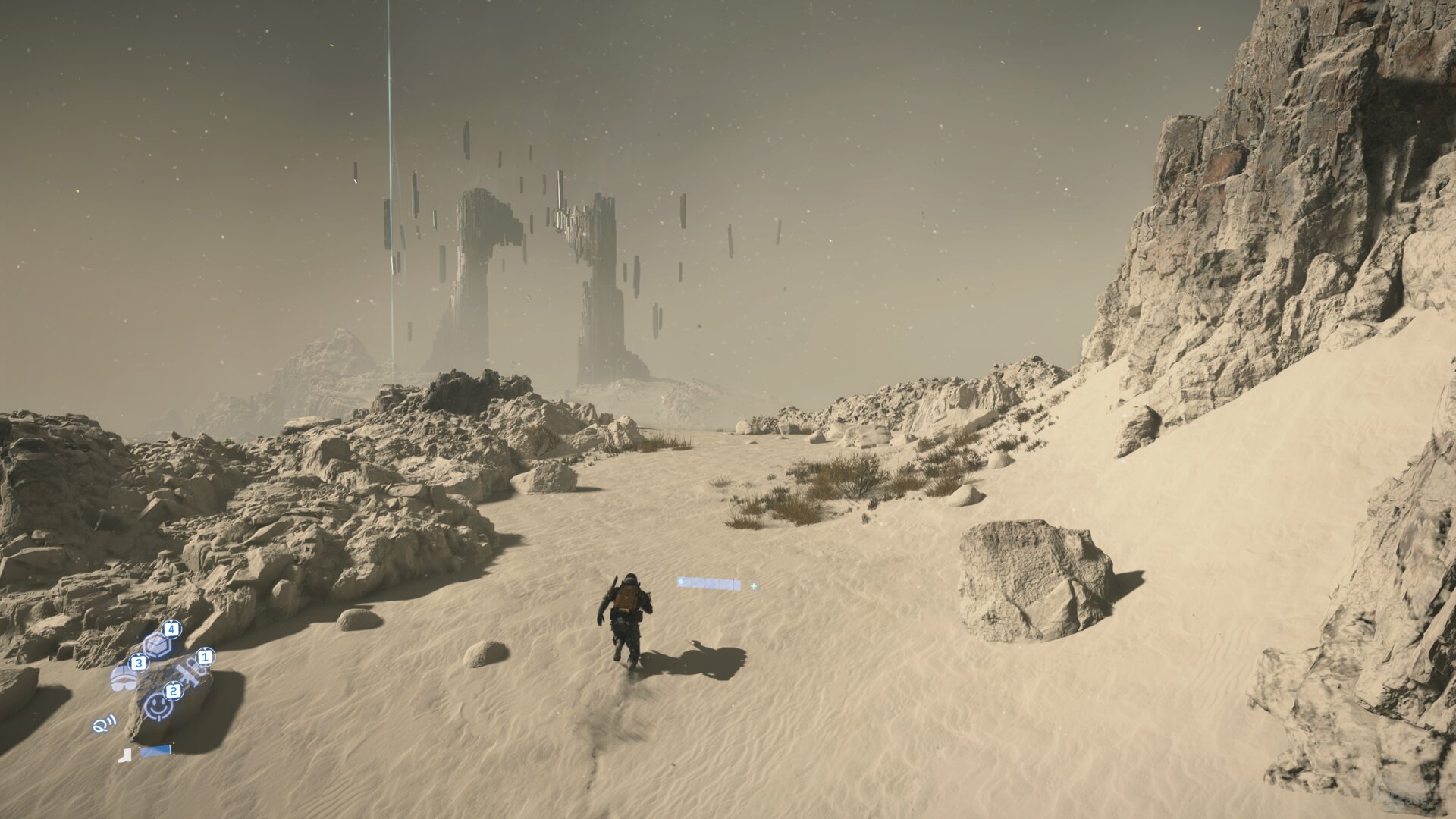Click the smiley compliment icon in slot 2

point(157,705)
